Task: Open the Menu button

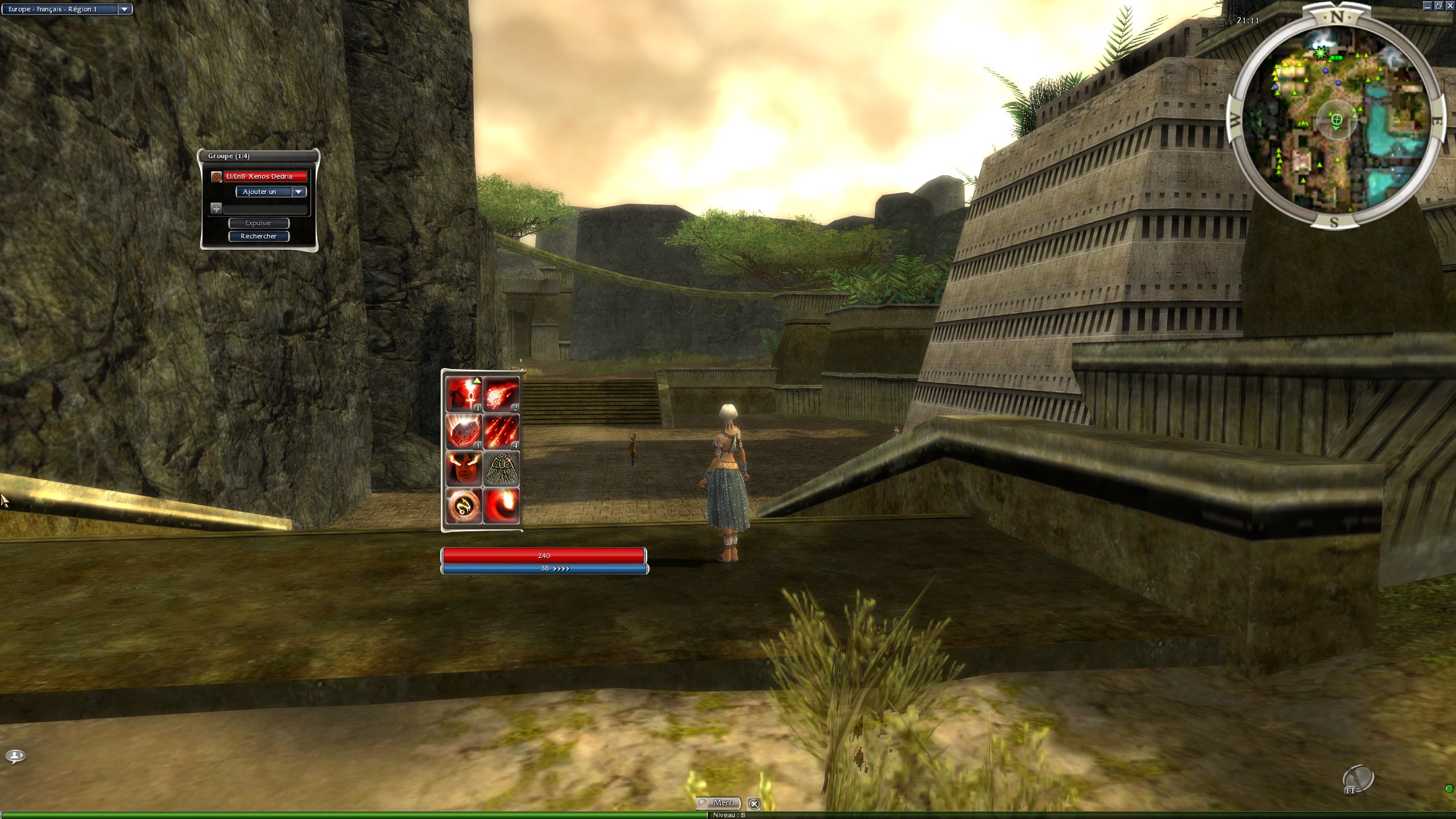Action: (718, 803)
